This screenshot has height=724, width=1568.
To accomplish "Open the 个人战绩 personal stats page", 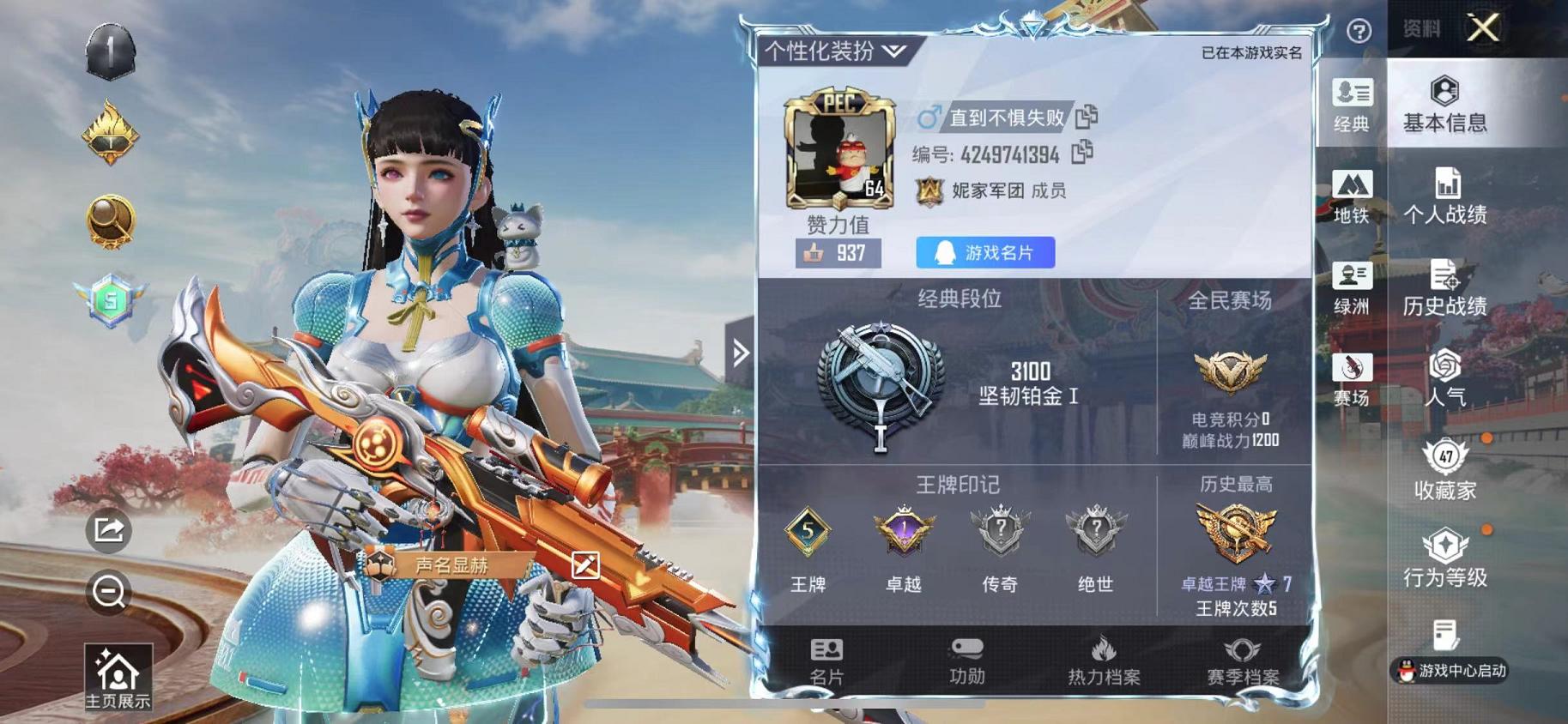I will click(1444, 196).
